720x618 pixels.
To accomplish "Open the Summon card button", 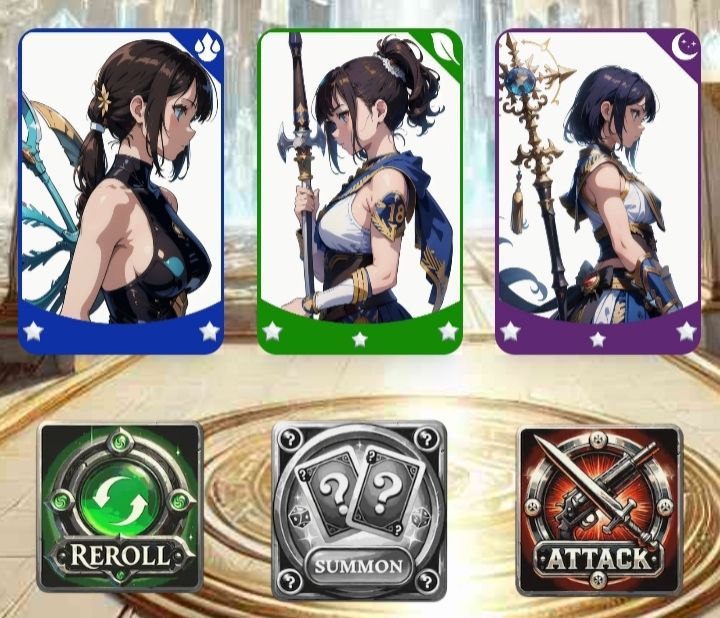I will (x=359, y=510).
